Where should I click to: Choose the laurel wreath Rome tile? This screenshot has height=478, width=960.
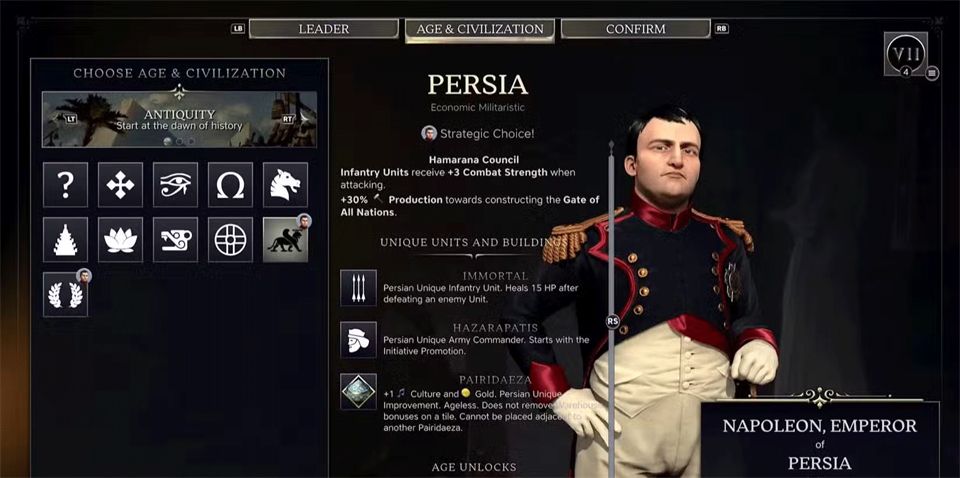point(65,295)
